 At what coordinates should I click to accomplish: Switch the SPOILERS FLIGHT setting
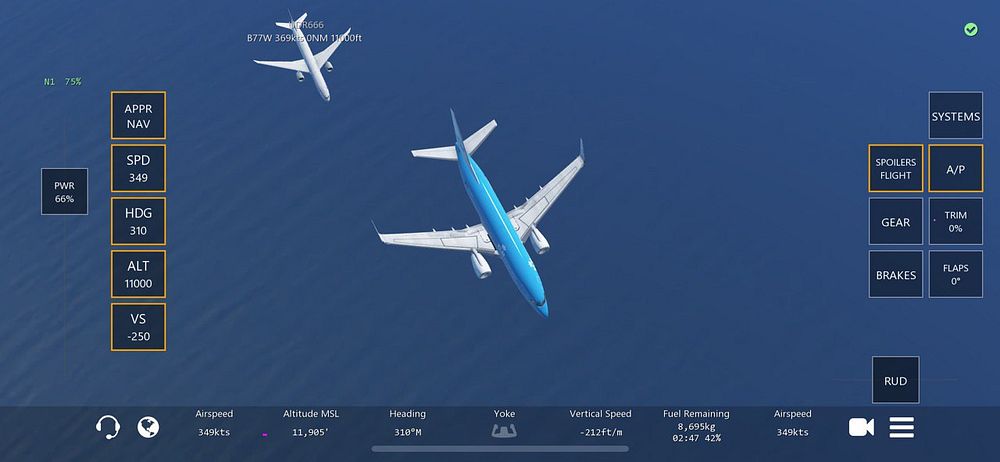(x=895, y=168)
